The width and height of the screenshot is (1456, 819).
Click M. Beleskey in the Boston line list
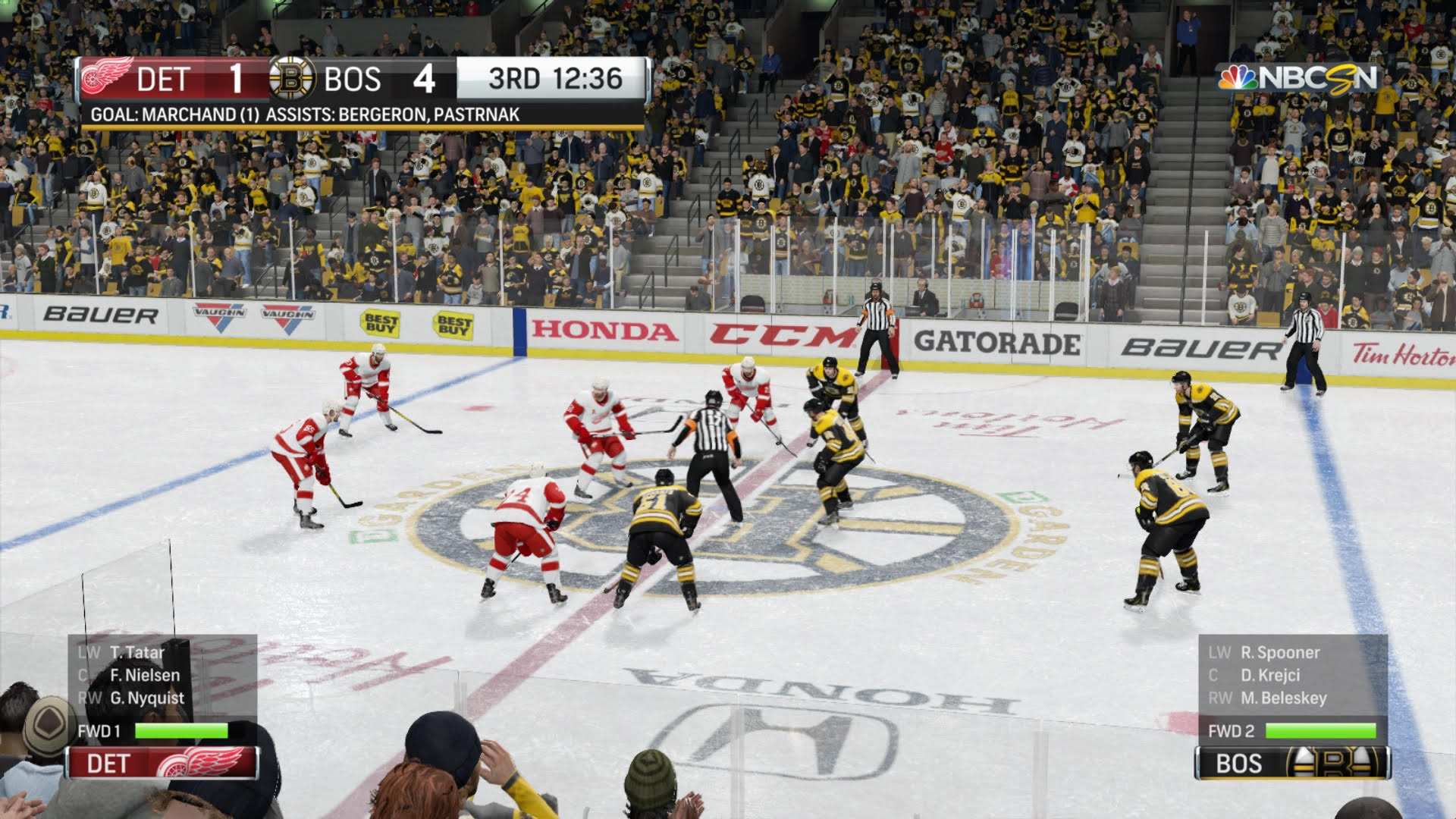[1283, 698]
